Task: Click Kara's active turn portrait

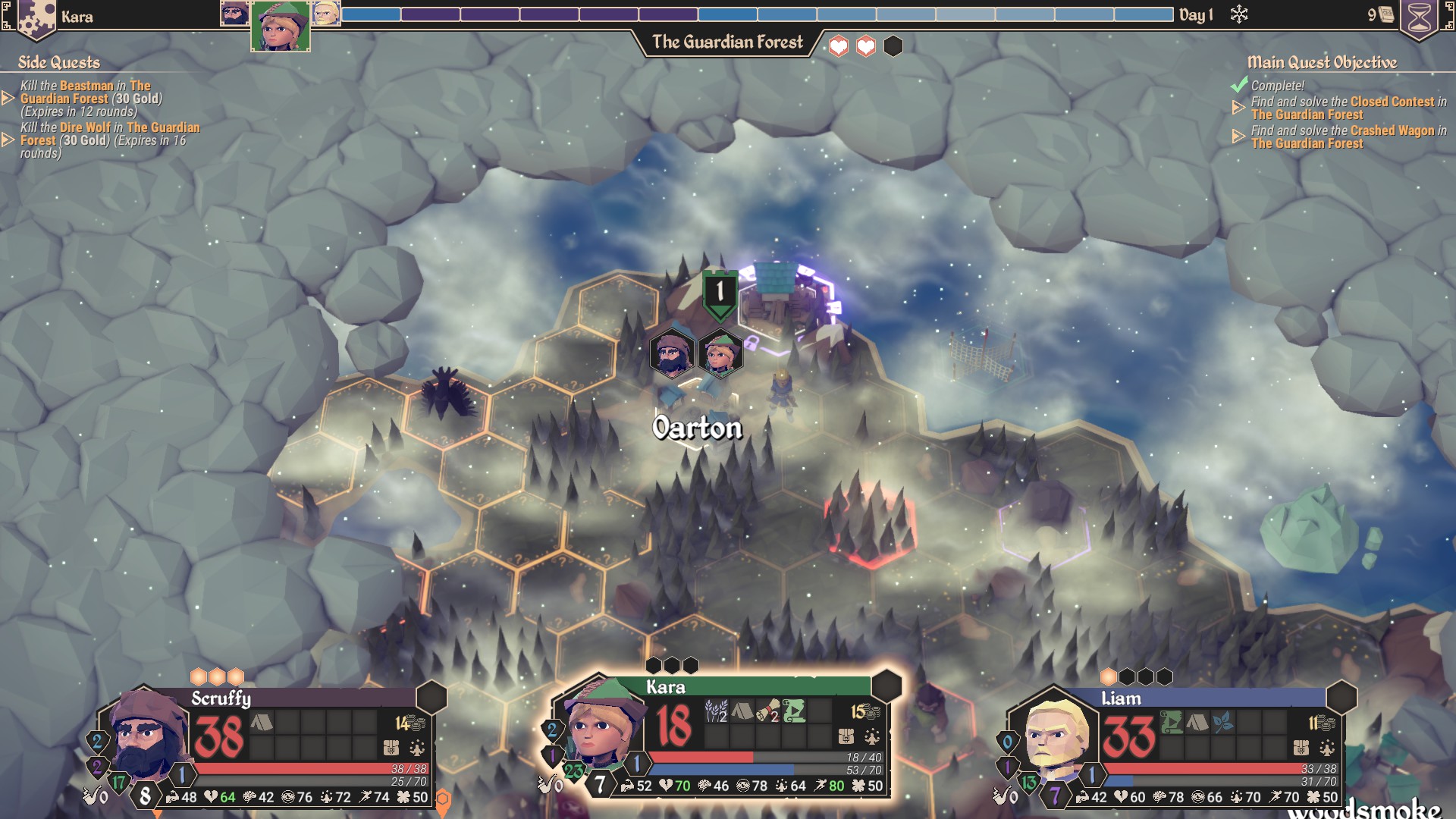Action: pyautogui.click(x=281, y=27)
